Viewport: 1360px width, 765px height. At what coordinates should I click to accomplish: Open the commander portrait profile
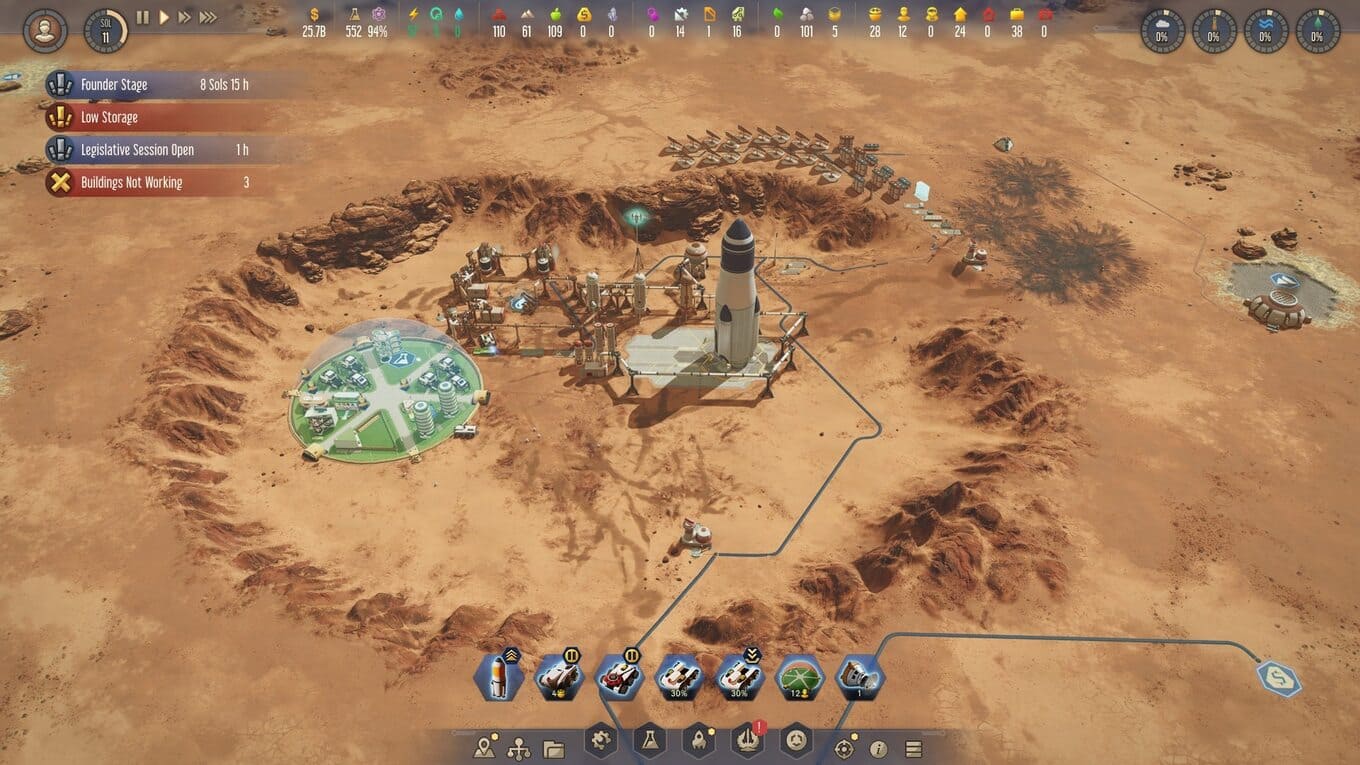click(x=45, y=30)
